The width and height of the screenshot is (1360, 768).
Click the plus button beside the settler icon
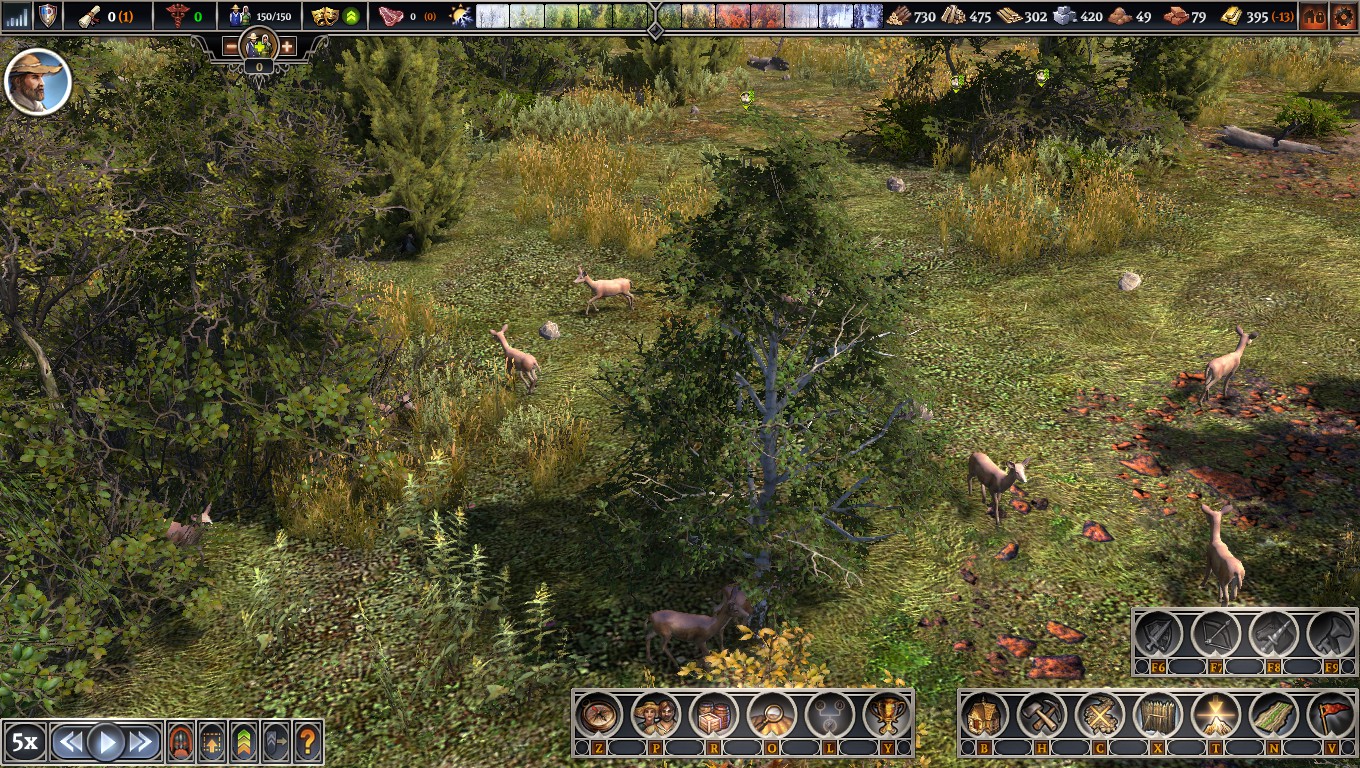pos(287,47)
